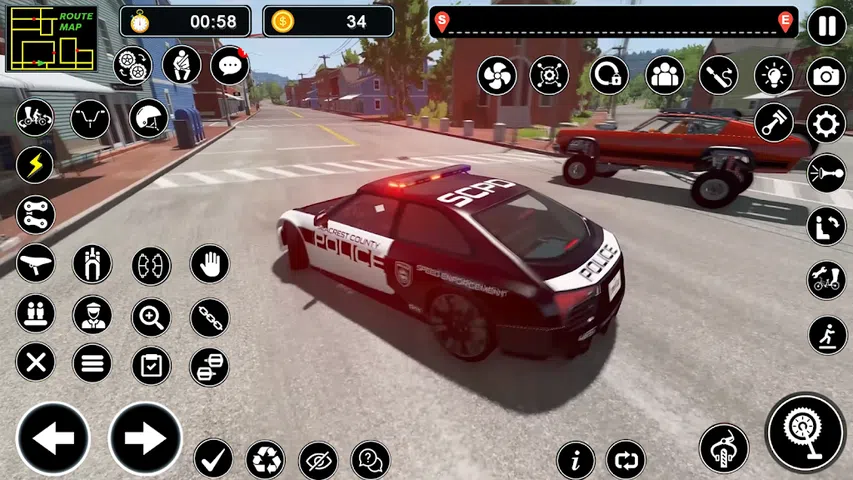The height and width of the screenshot is (480, 853).
Task: Toggle the crossed-out eye icon
Action: [318, 459]
